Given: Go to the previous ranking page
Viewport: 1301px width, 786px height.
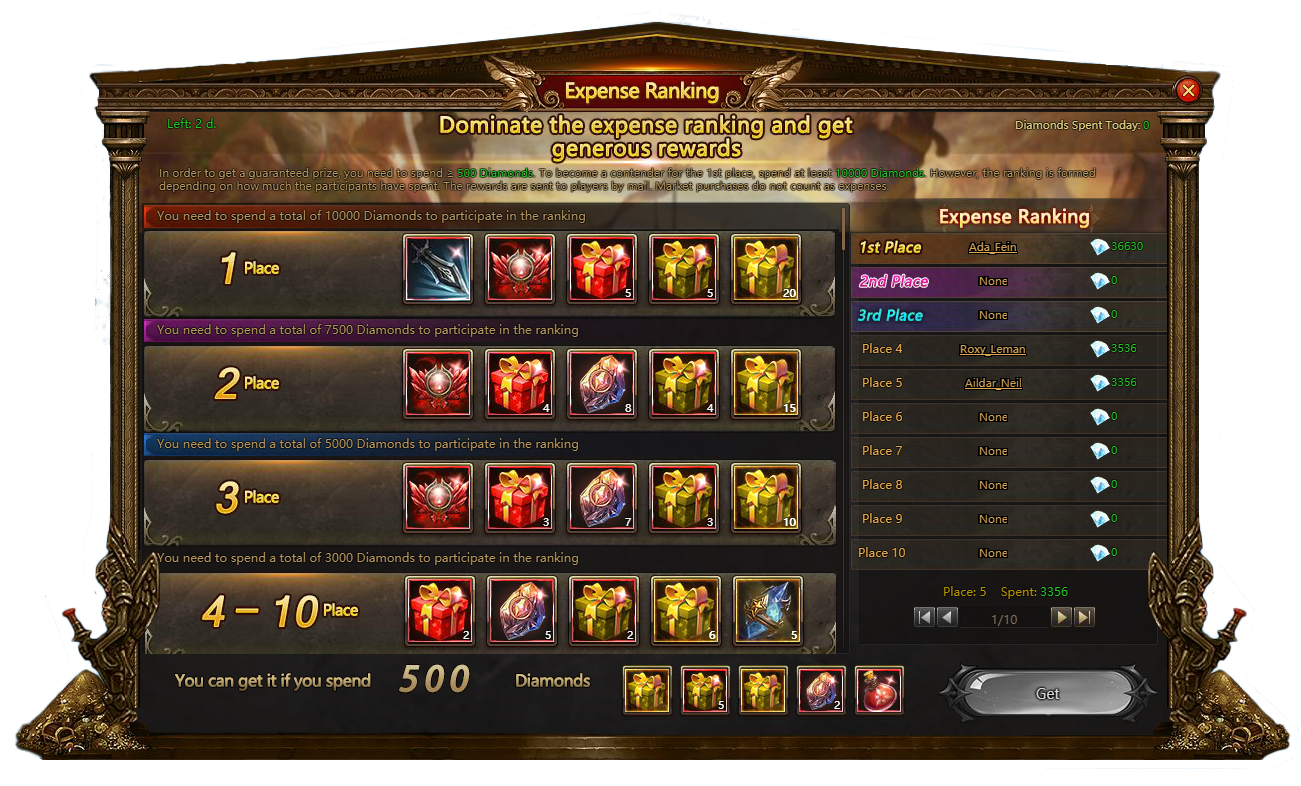Looking at the screenshot, I should [x=947, y=617].
